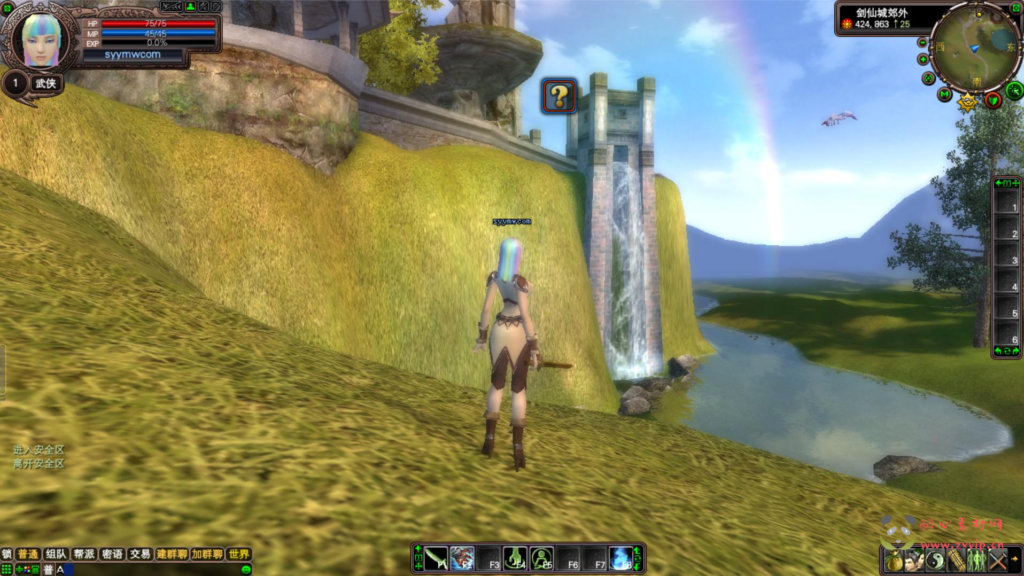Click the 加群聊 join group chat button
The width and height of the screenshot is (1024, 576).
pyautogui.click(x=206, y=554)
